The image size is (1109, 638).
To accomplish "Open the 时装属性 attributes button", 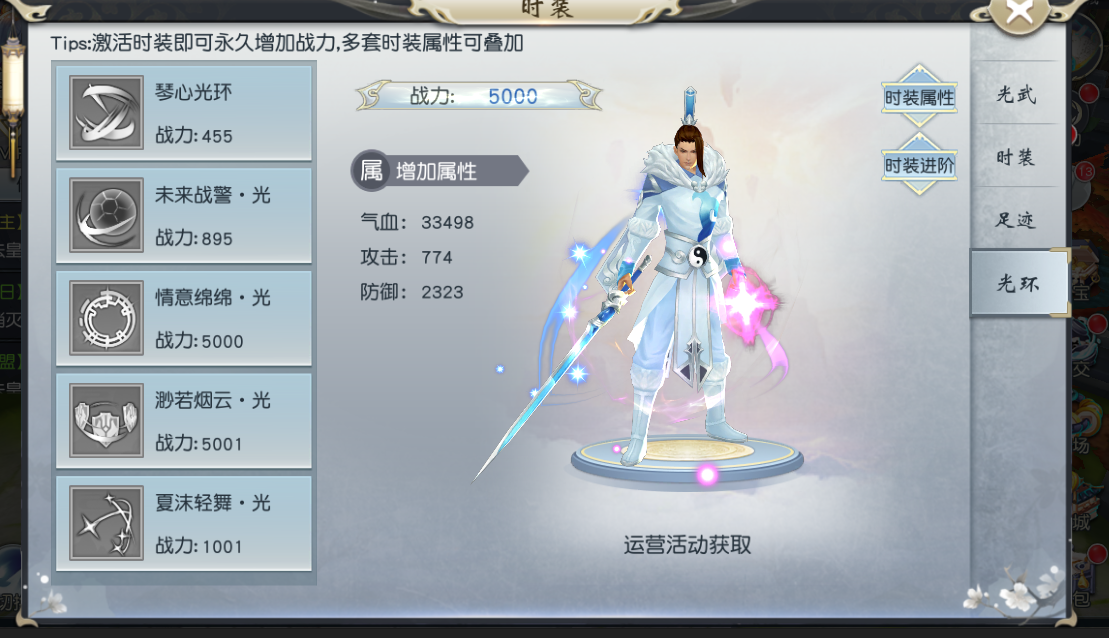I will (x=919, y=98).
